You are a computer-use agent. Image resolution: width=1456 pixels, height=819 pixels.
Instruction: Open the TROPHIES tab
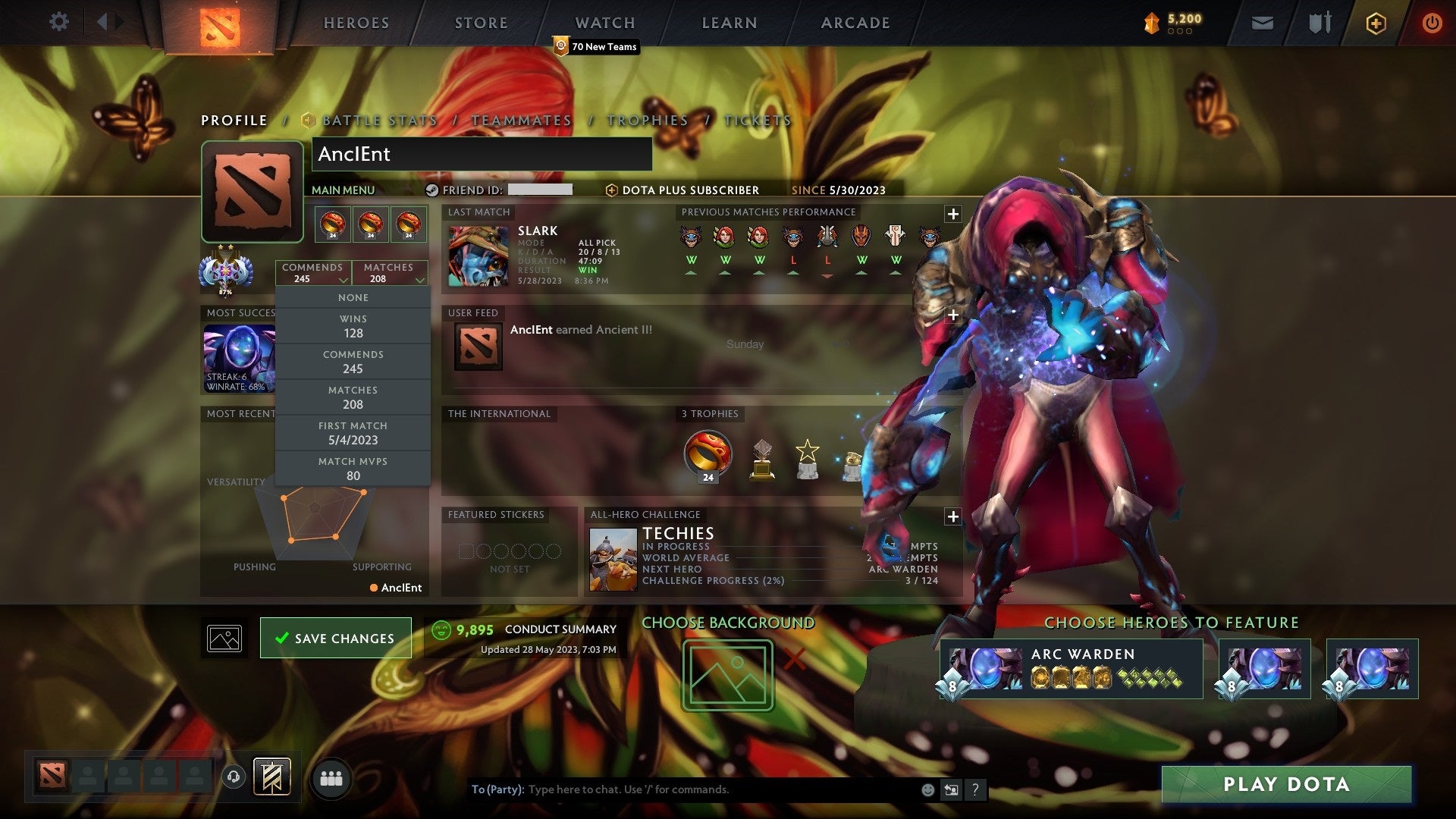646,120
